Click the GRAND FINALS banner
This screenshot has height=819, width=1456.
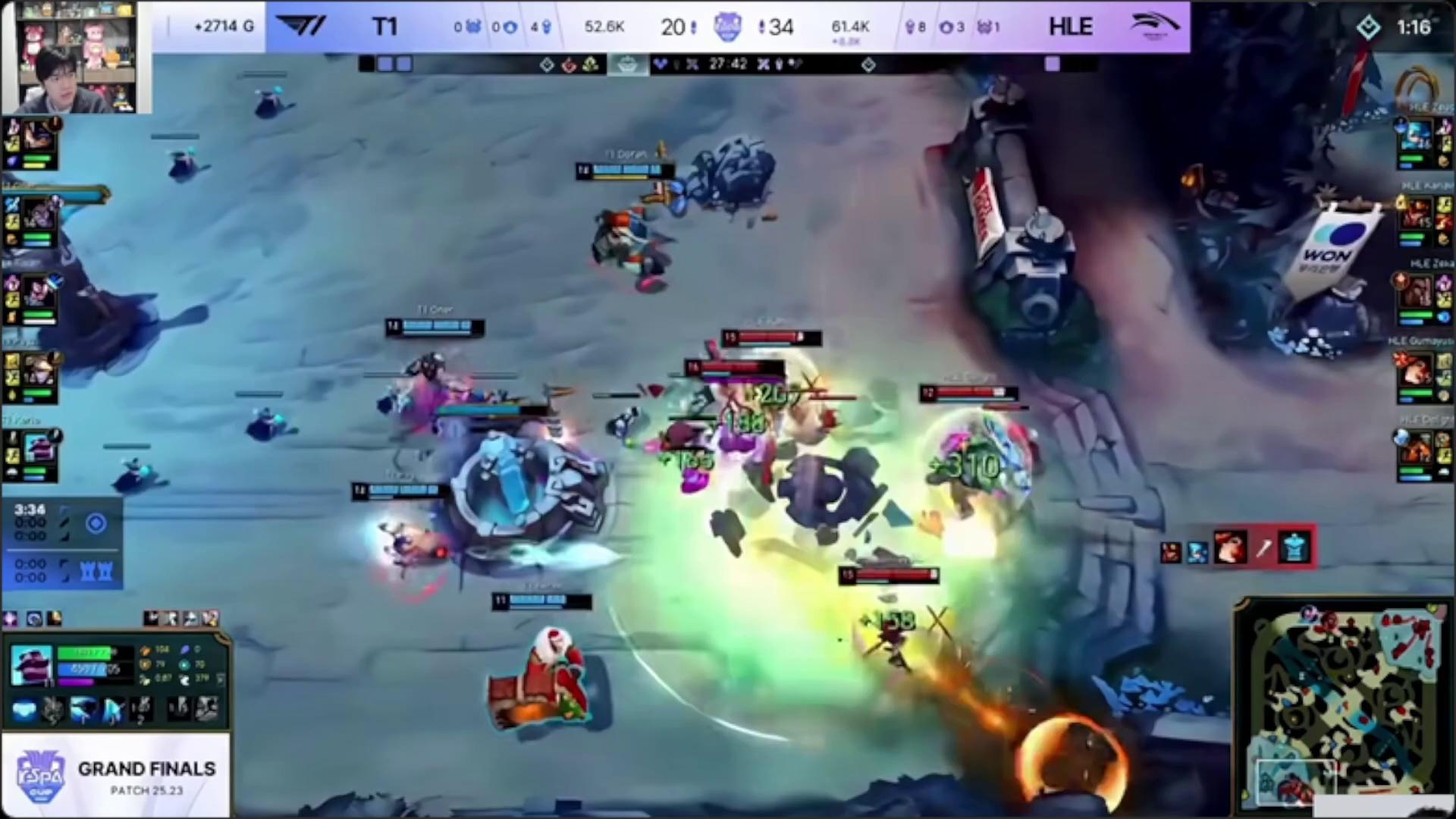point(146,770)
